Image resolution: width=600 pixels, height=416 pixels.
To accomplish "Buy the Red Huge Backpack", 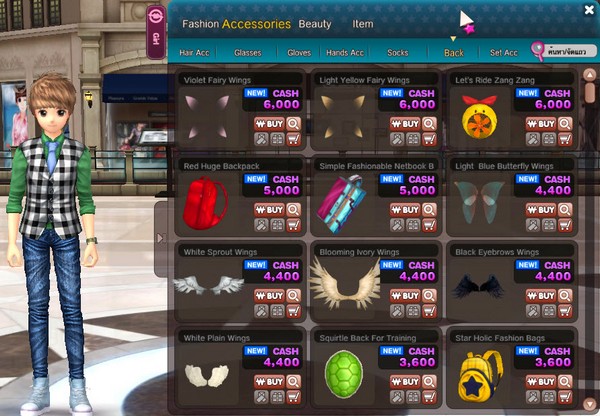I will 269,210.
